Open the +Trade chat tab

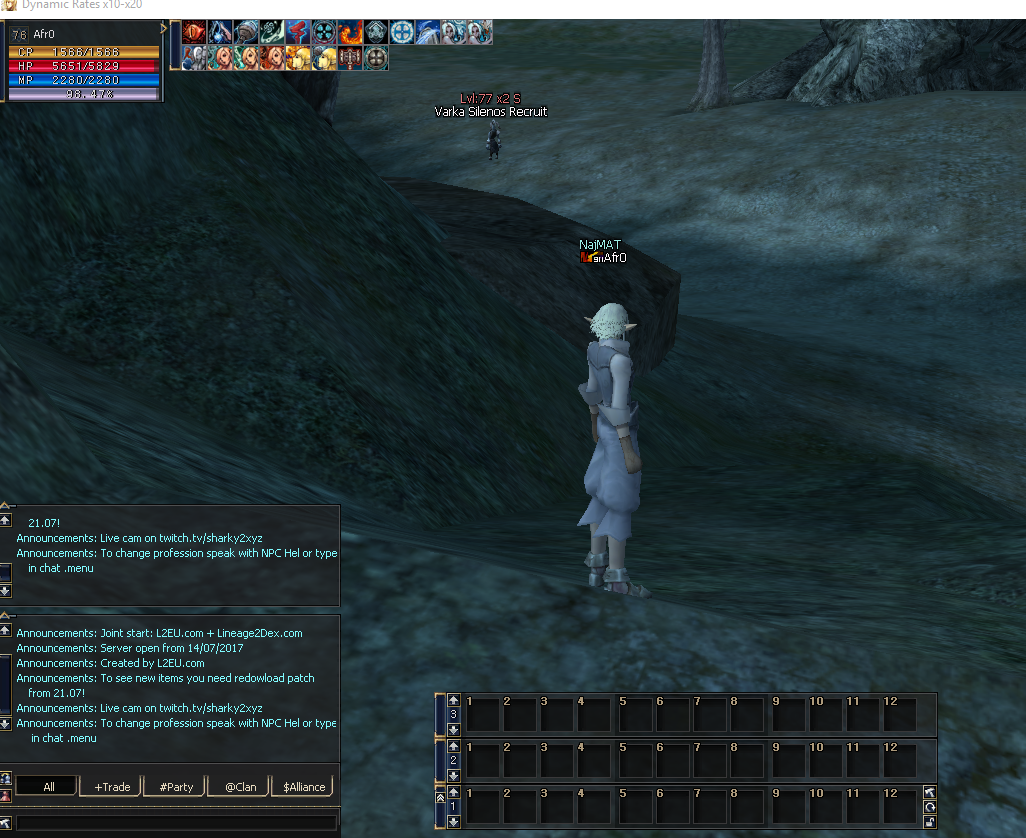[112, 787]
